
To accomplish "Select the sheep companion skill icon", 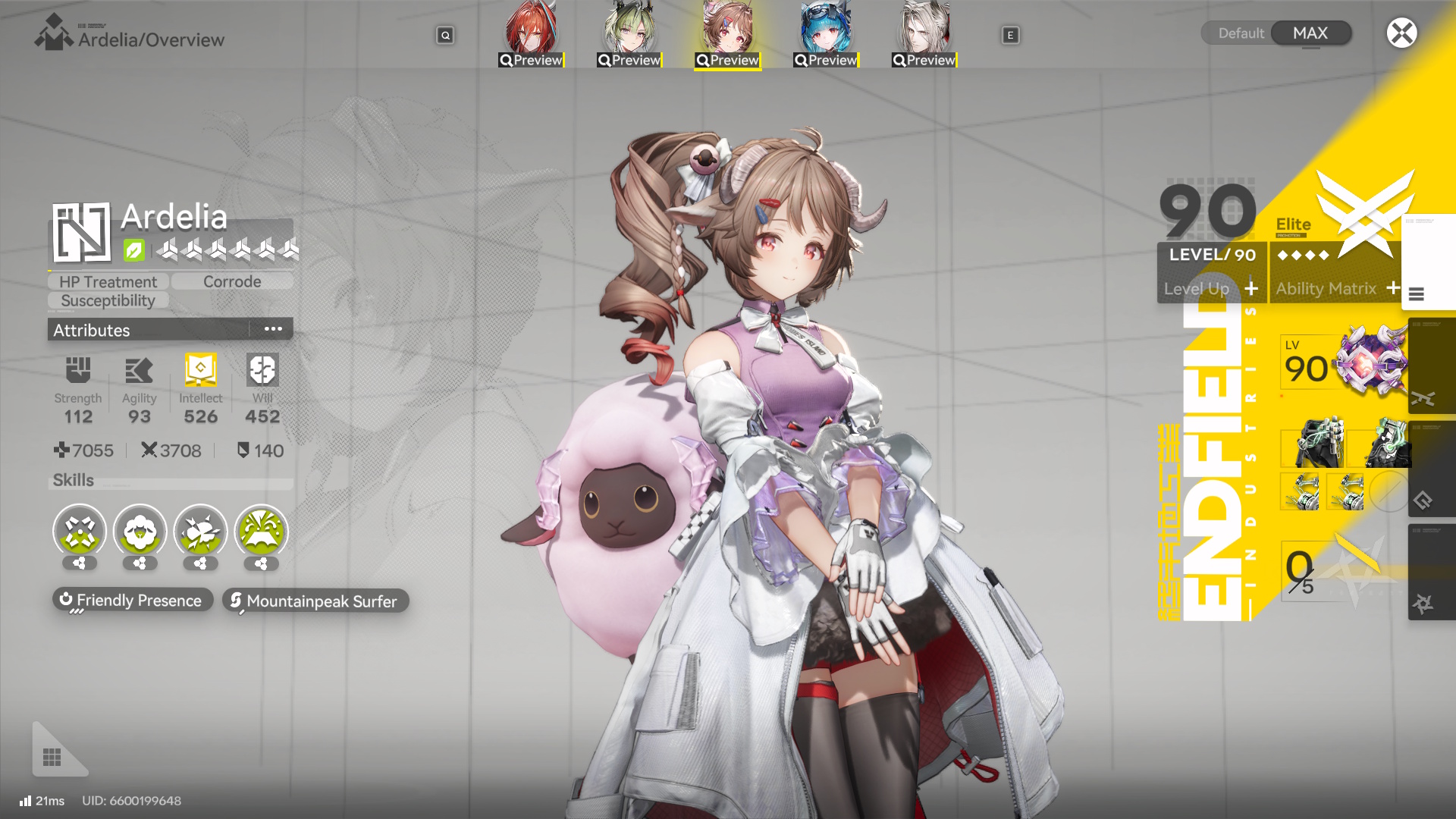I will coord(139,533).
